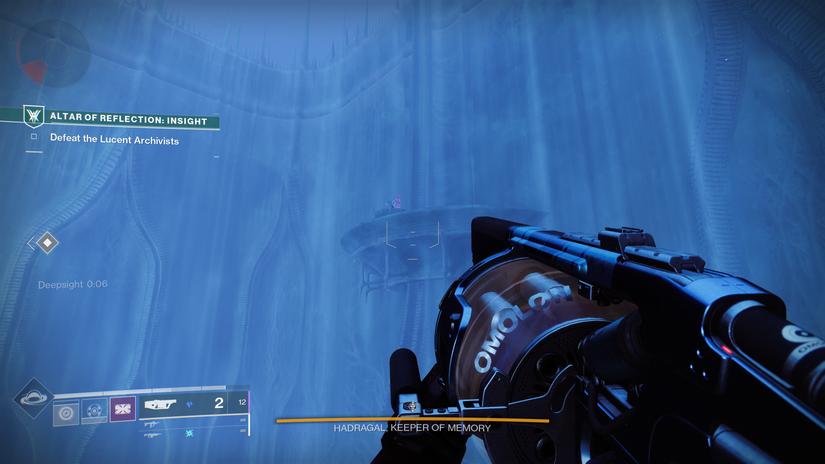Click the Deepsight diamond buff icon

tap(46, 242)
